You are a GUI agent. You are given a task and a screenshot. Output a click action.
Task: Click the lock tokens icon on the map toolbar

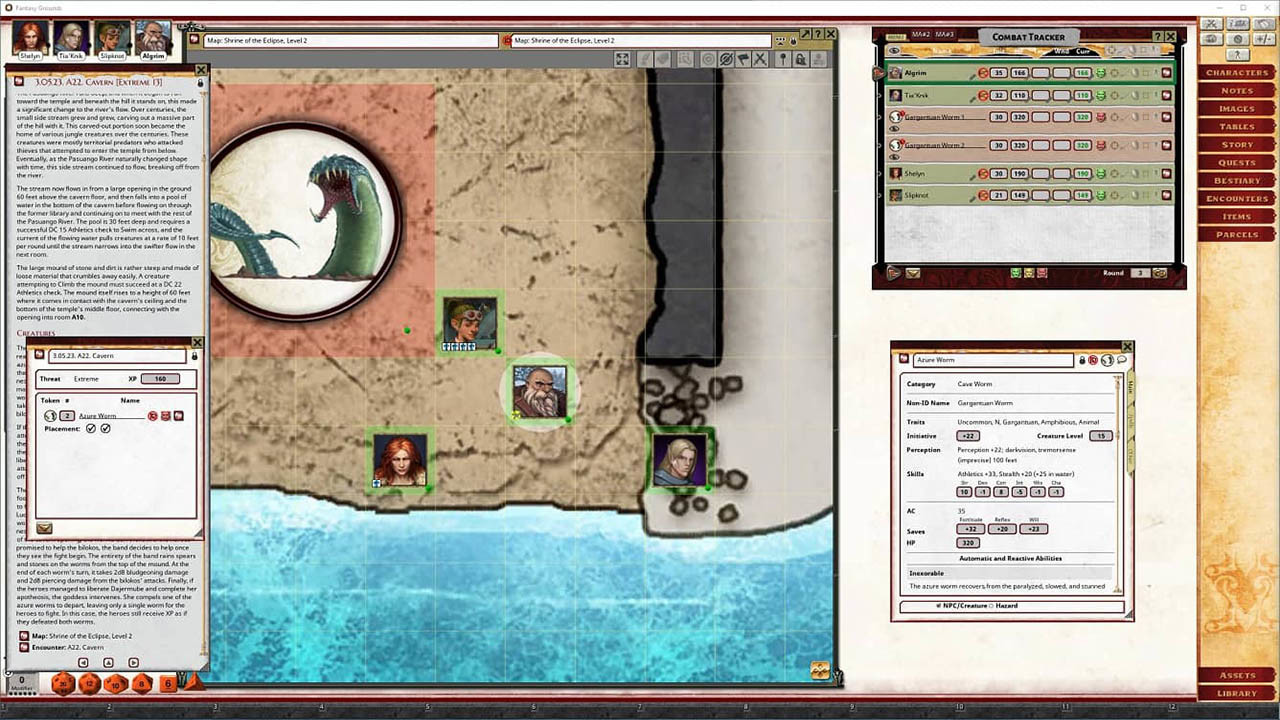click(801, 59)
